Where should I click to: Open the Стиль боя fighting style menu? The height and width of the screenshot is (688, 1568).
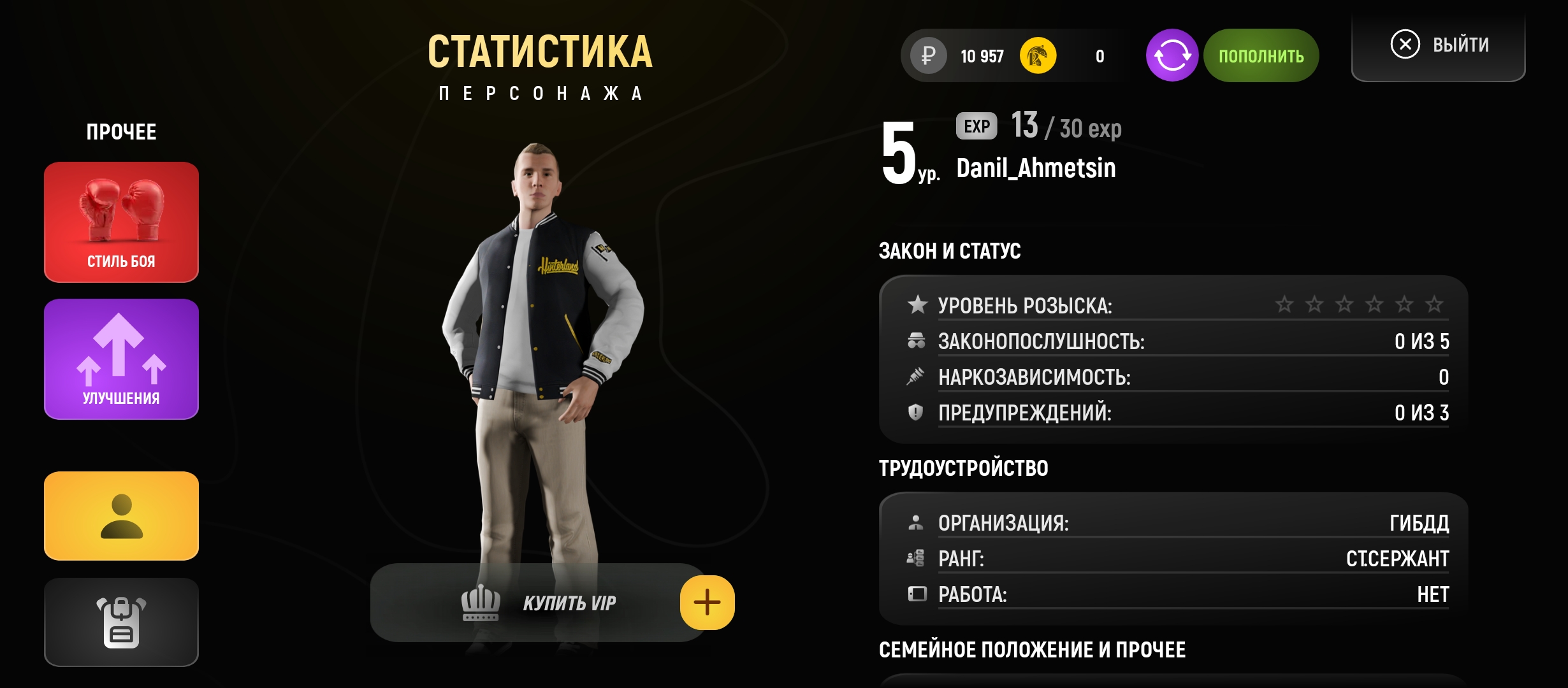tap(121, 222)
